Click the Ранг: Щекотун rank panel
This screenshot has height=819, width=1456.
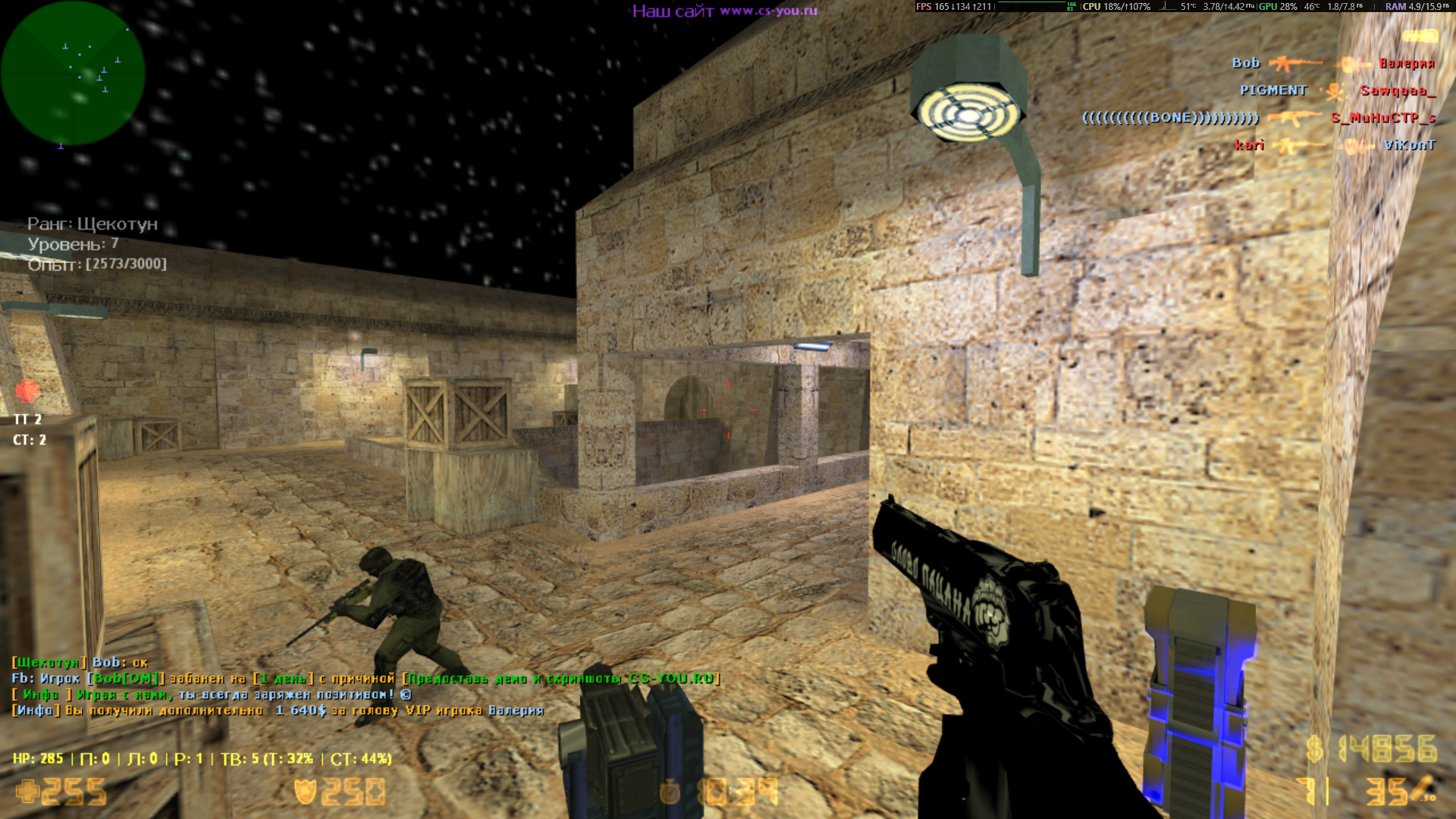tap(93, 224)
